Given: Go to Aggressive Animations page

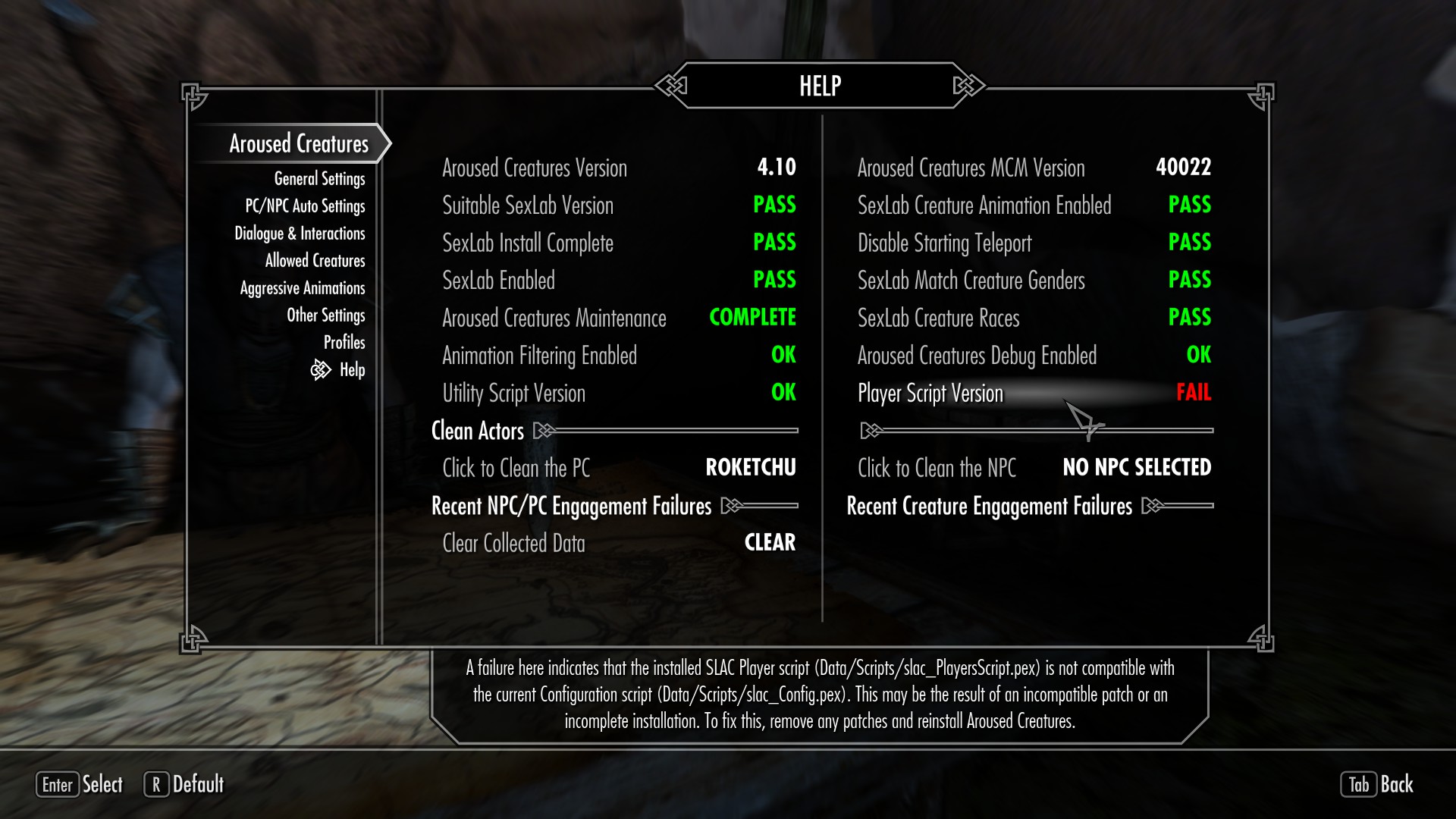Looking at the screenshot, I should pyautogui.click(x=303, y=288).
